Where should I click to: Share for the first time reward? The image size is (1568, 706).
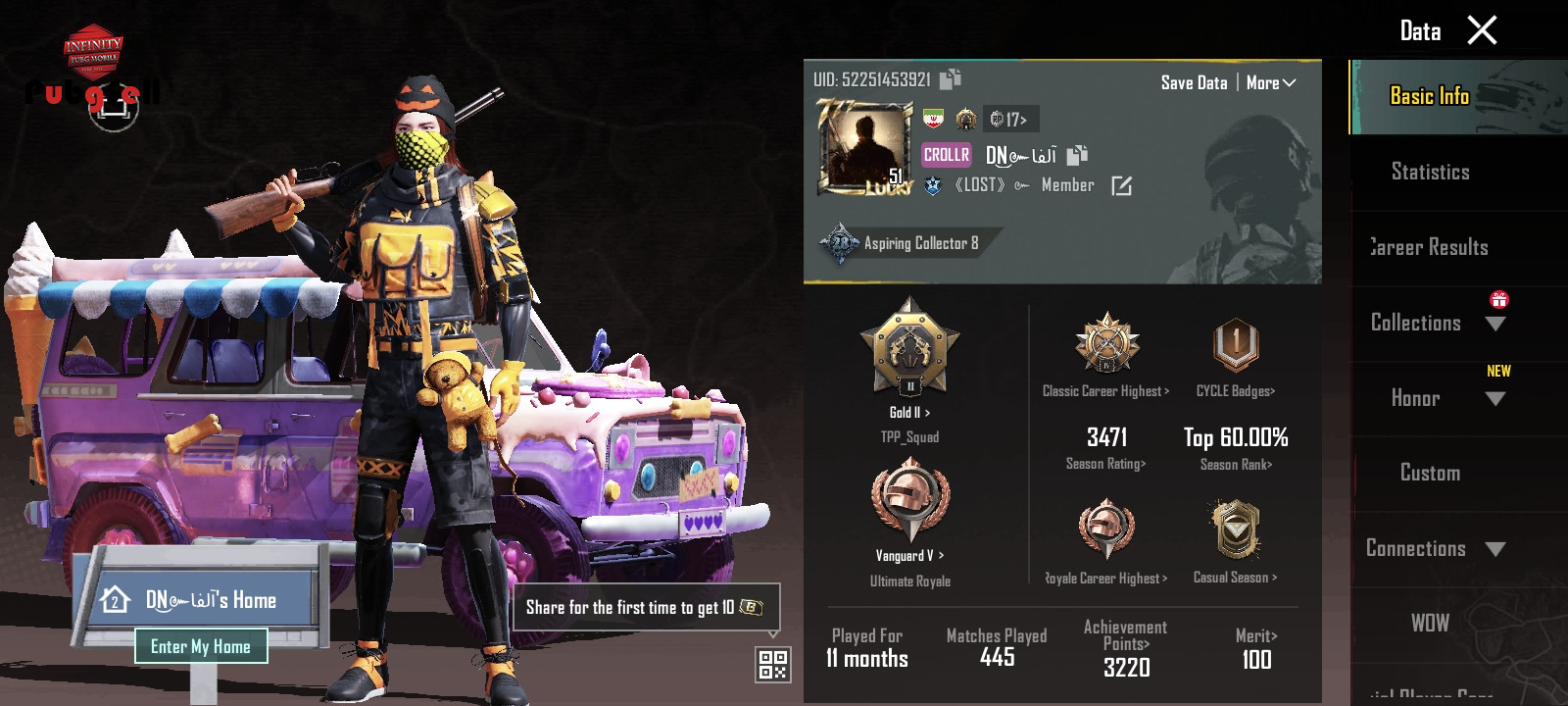[646, 608]
